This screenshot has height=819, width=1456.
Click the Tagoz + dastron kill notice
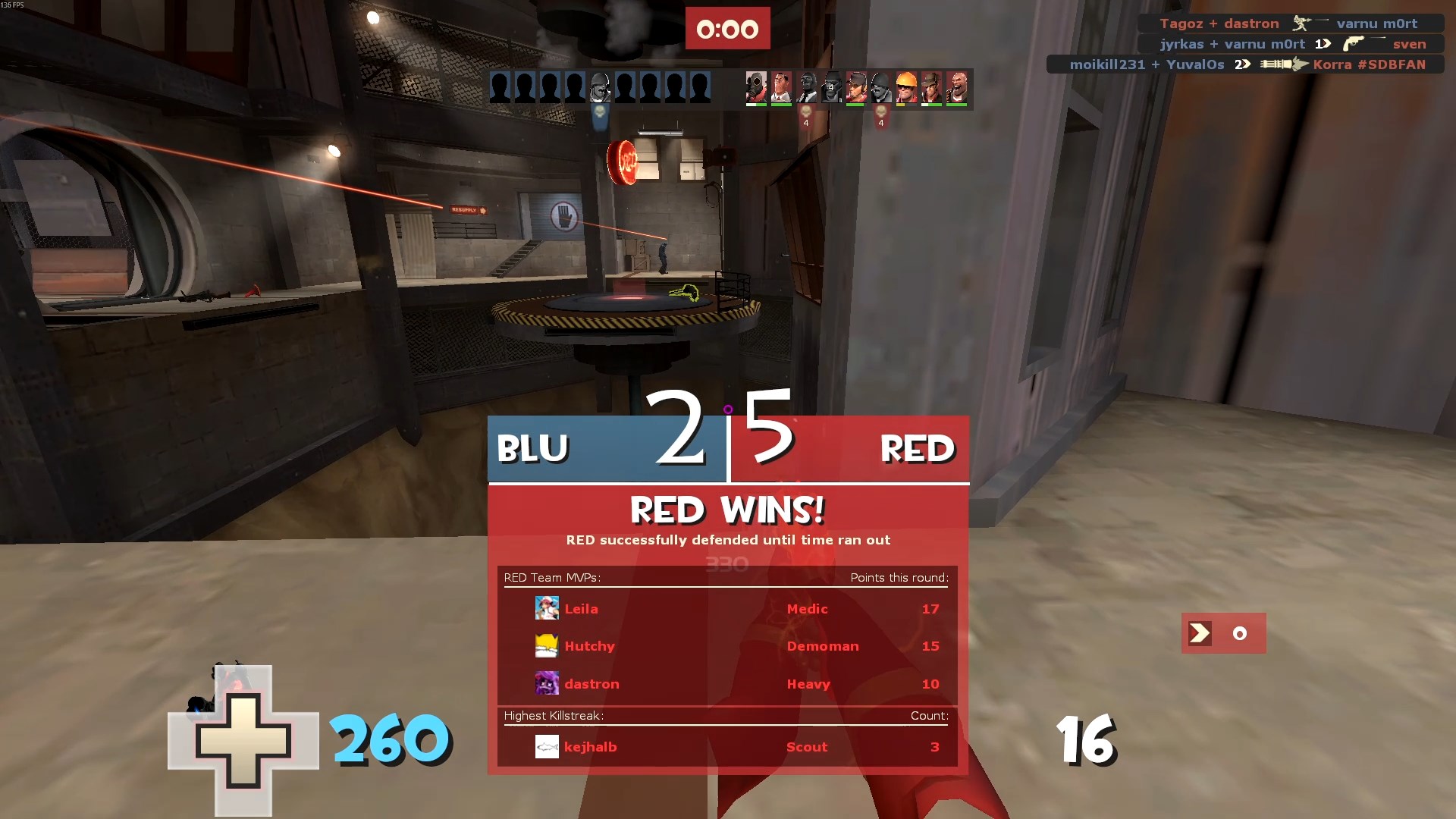point(1291,24)
